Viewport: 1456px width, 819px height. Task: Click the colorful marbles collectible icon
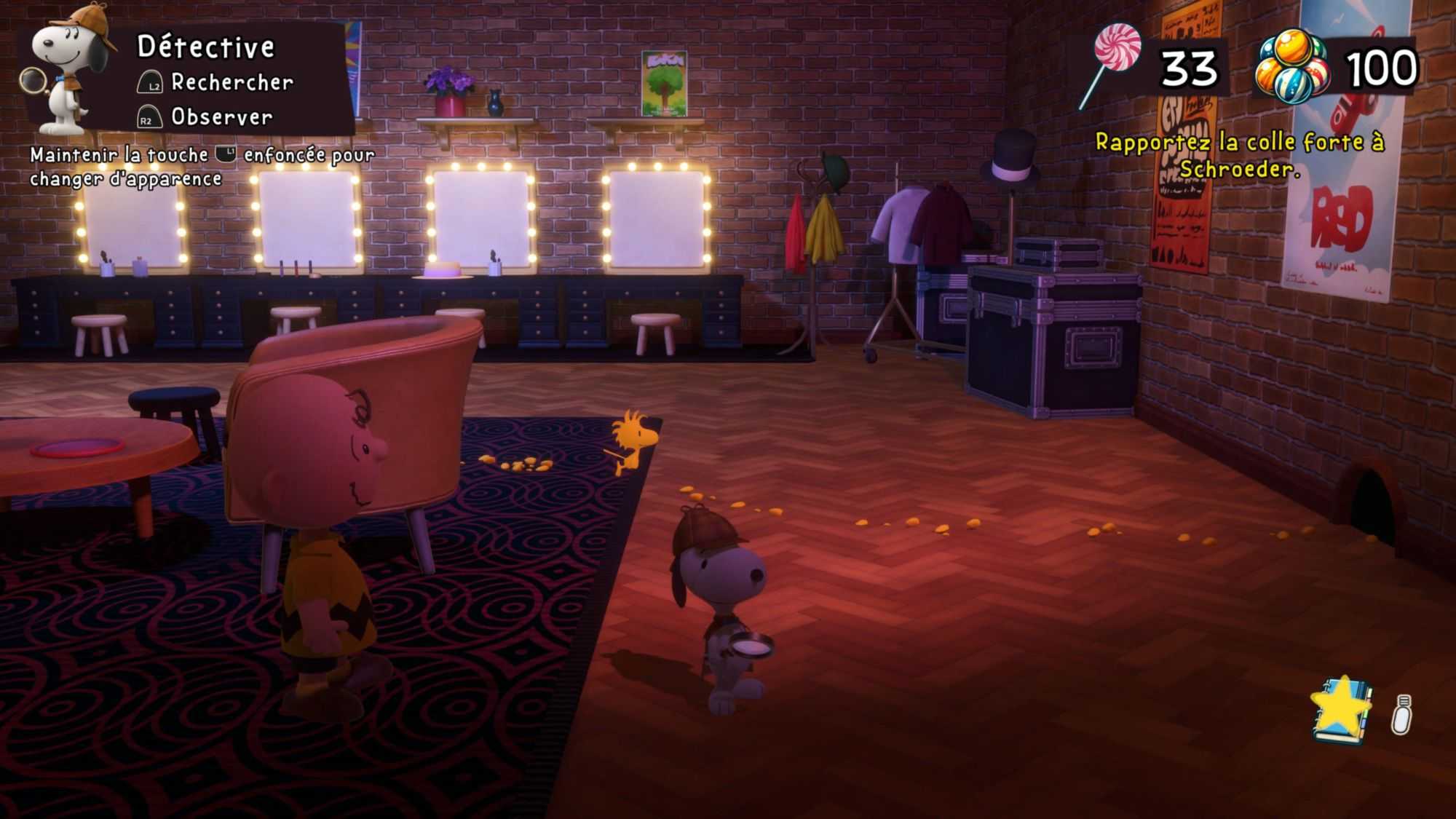coord(1293,67)
